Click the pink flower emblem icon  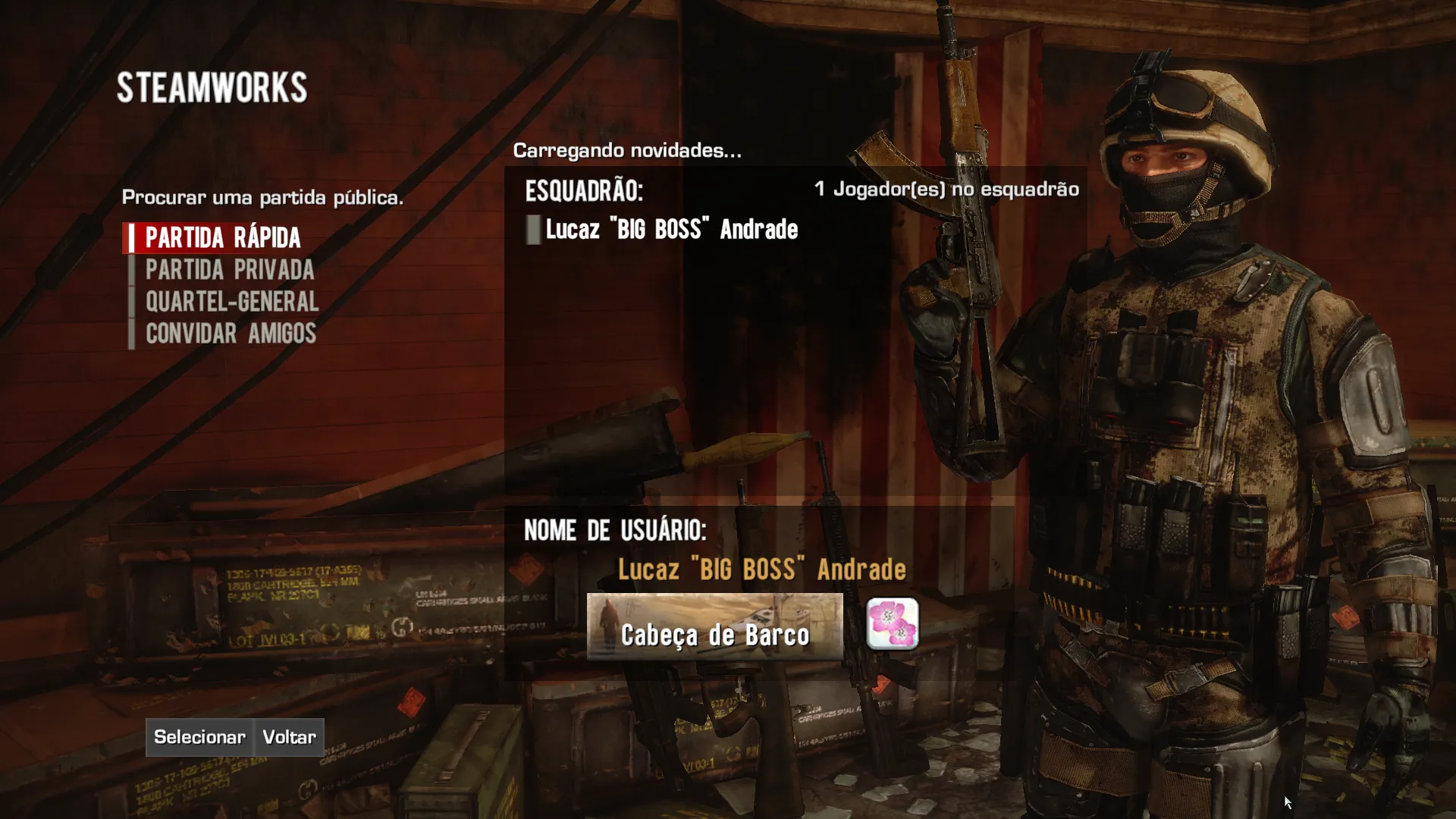893,624
